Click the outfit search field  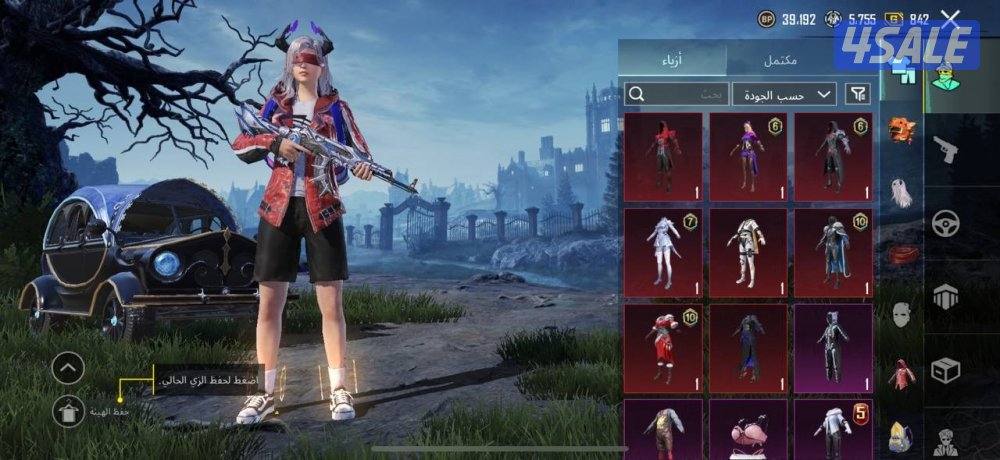[x=676, y=94]
